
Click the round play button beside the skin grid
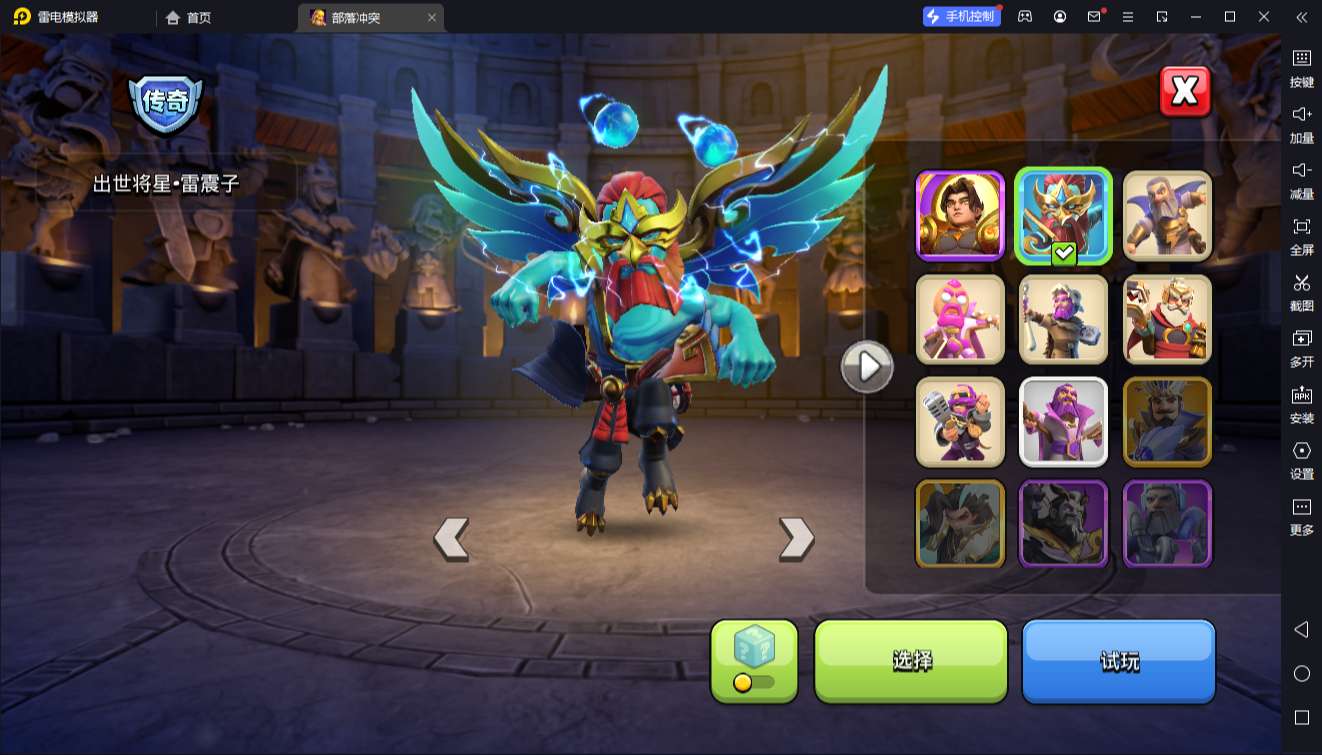pos(866,367)
